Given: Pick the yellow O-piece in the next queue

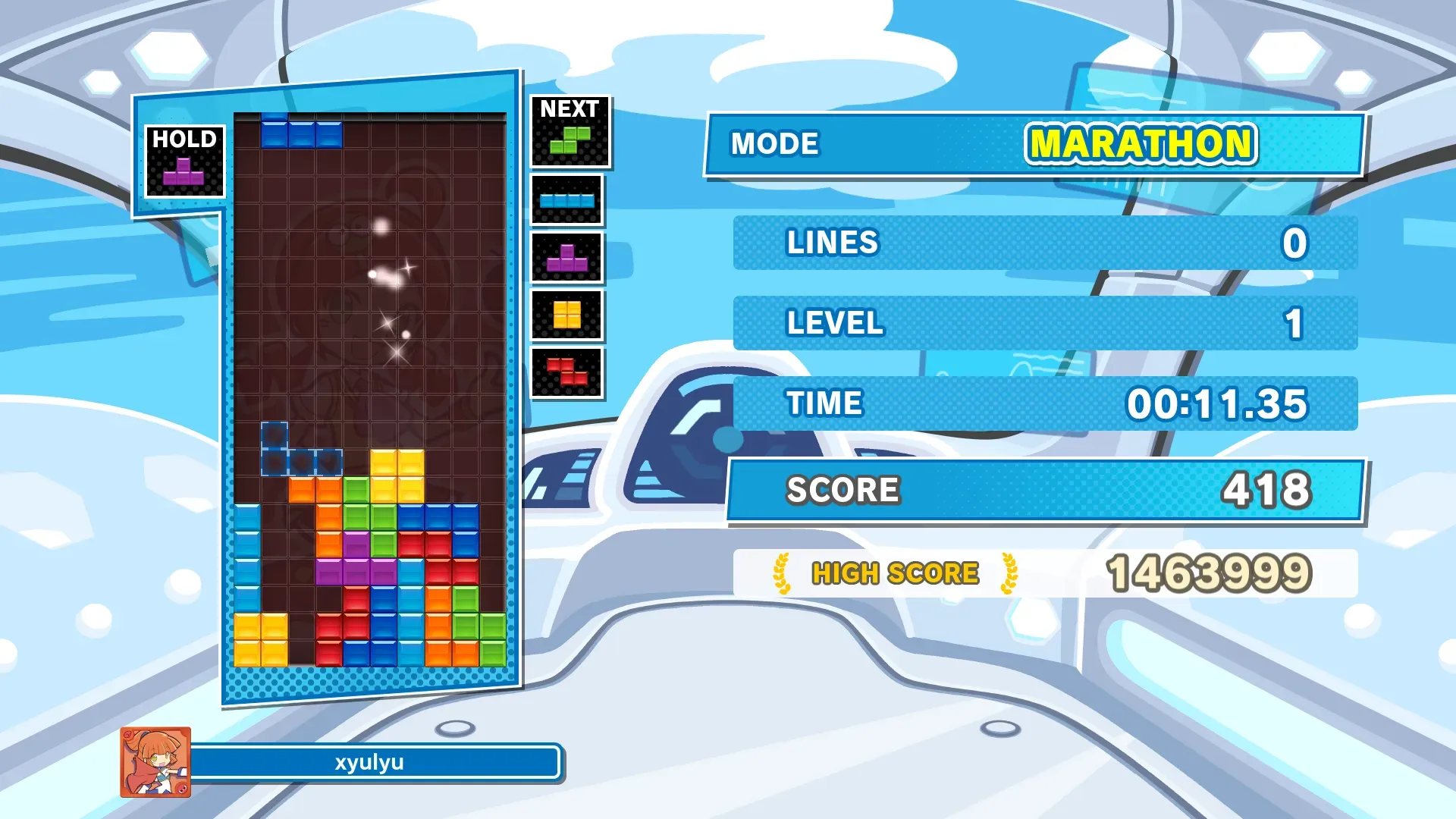Looking at the screenshot, I should pyautogui.click(x=566, y=315).
